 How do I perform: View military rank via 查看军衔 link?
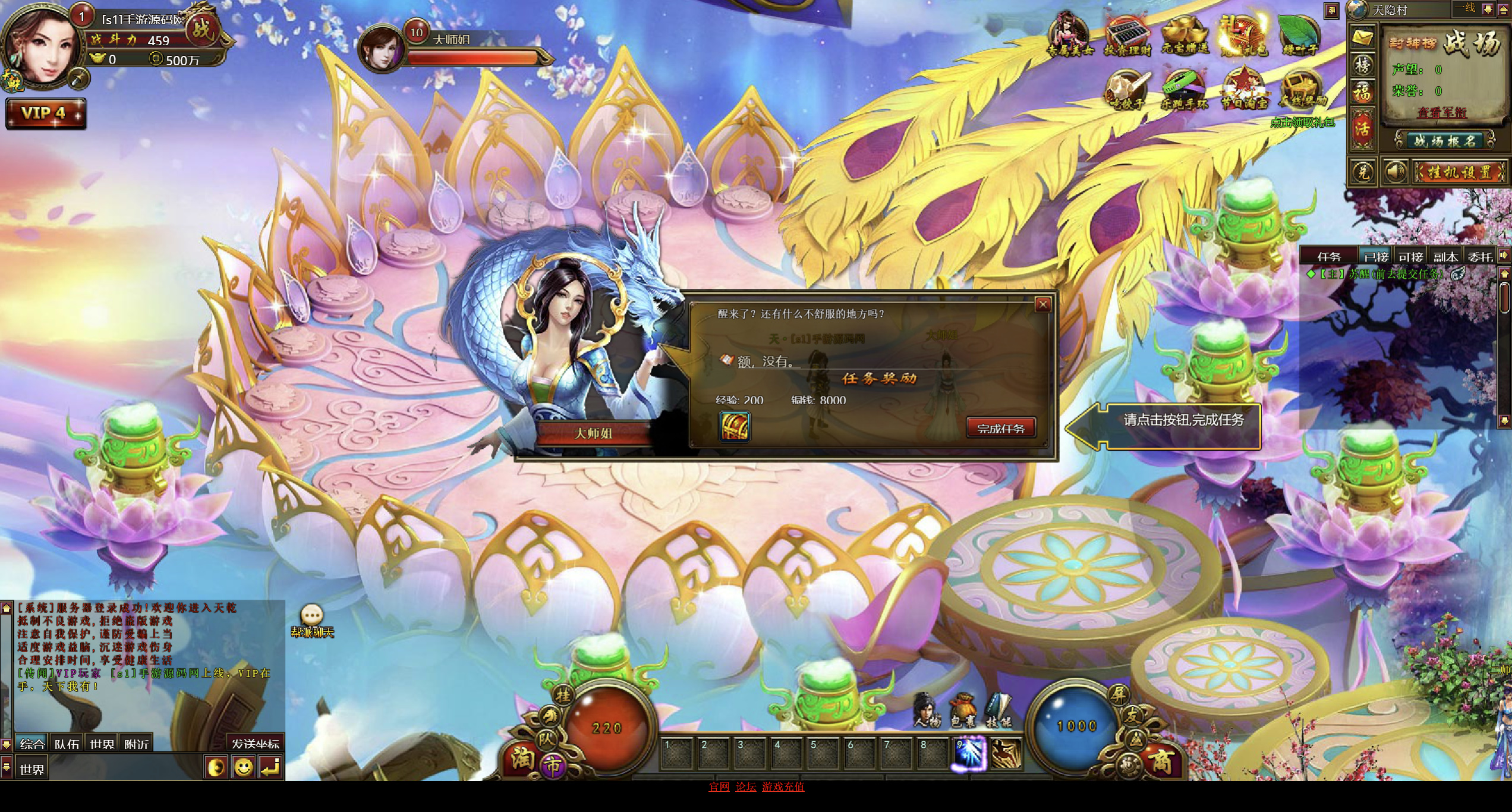tap(1442, 112)
